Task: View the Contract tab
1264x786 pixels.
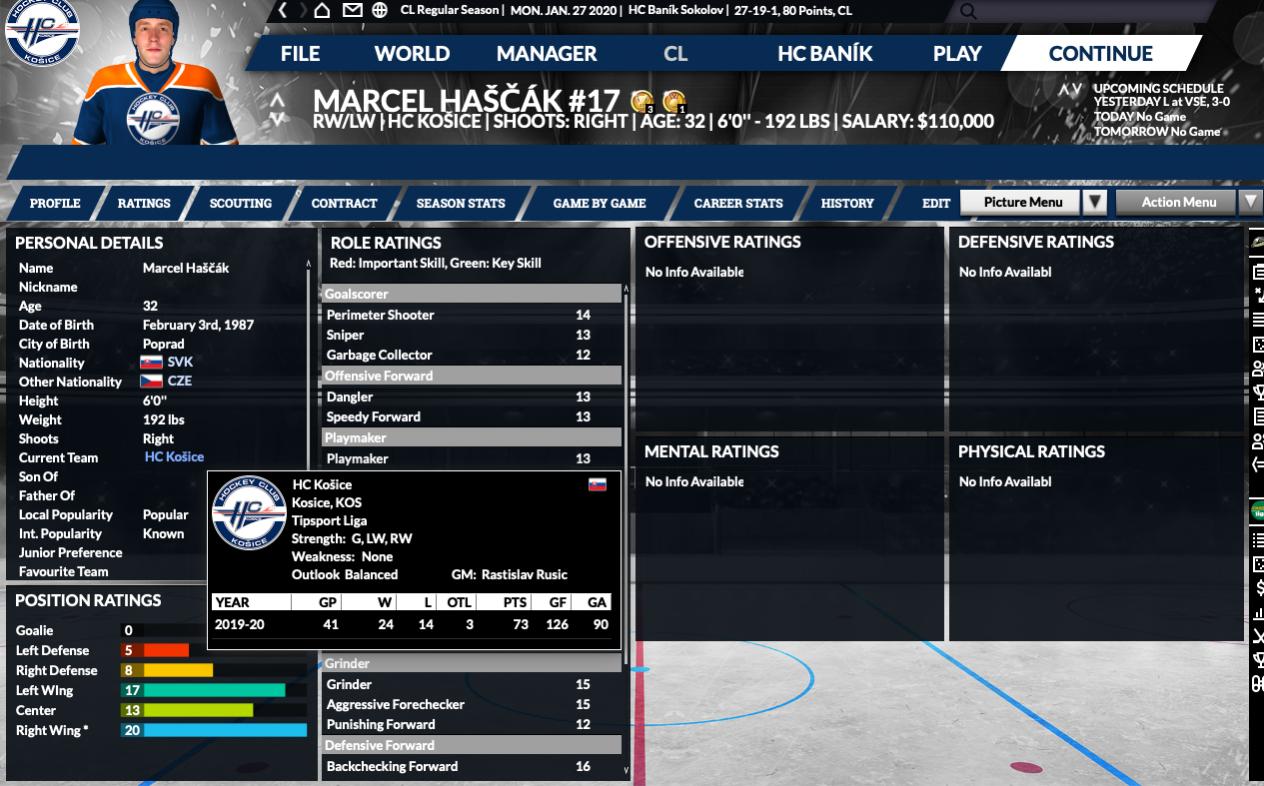Action: 344,203
